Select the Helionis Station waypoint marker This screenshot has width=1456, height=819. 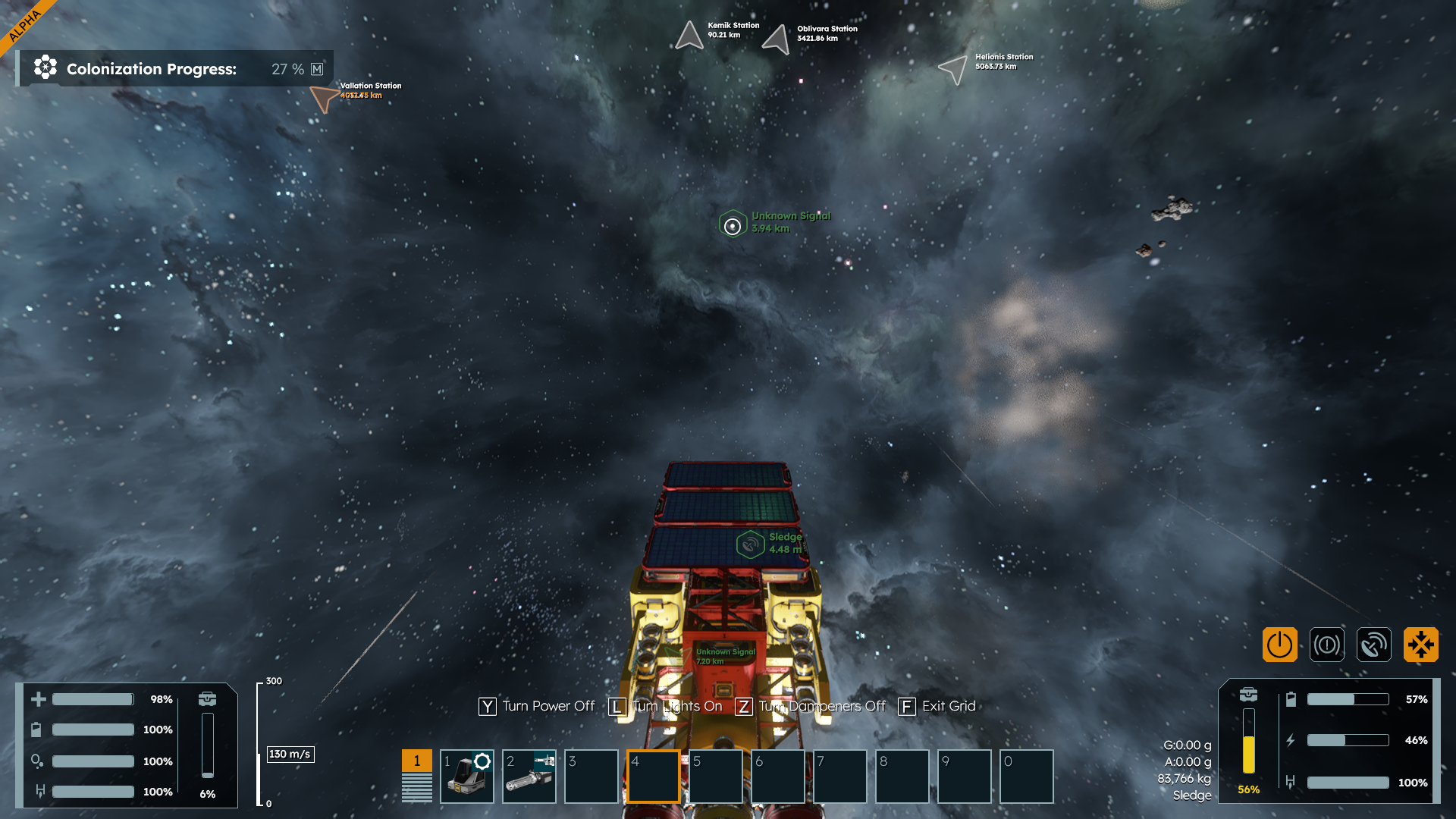pyautogui.click(x=953, y=68)
